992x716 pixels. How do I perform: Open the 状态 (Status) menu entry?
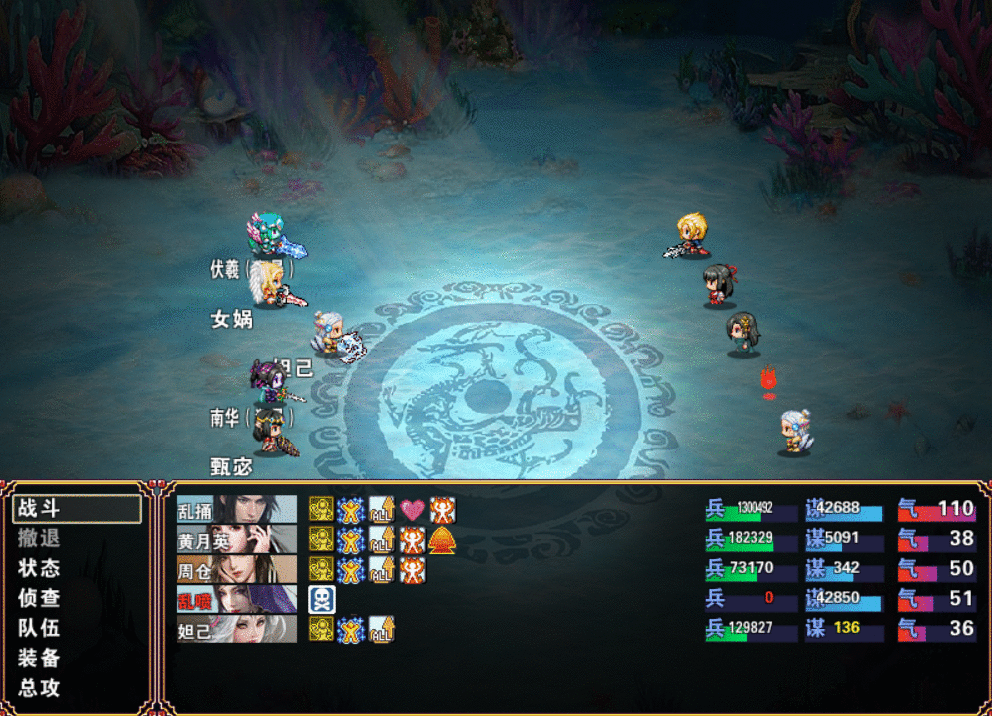39,568
